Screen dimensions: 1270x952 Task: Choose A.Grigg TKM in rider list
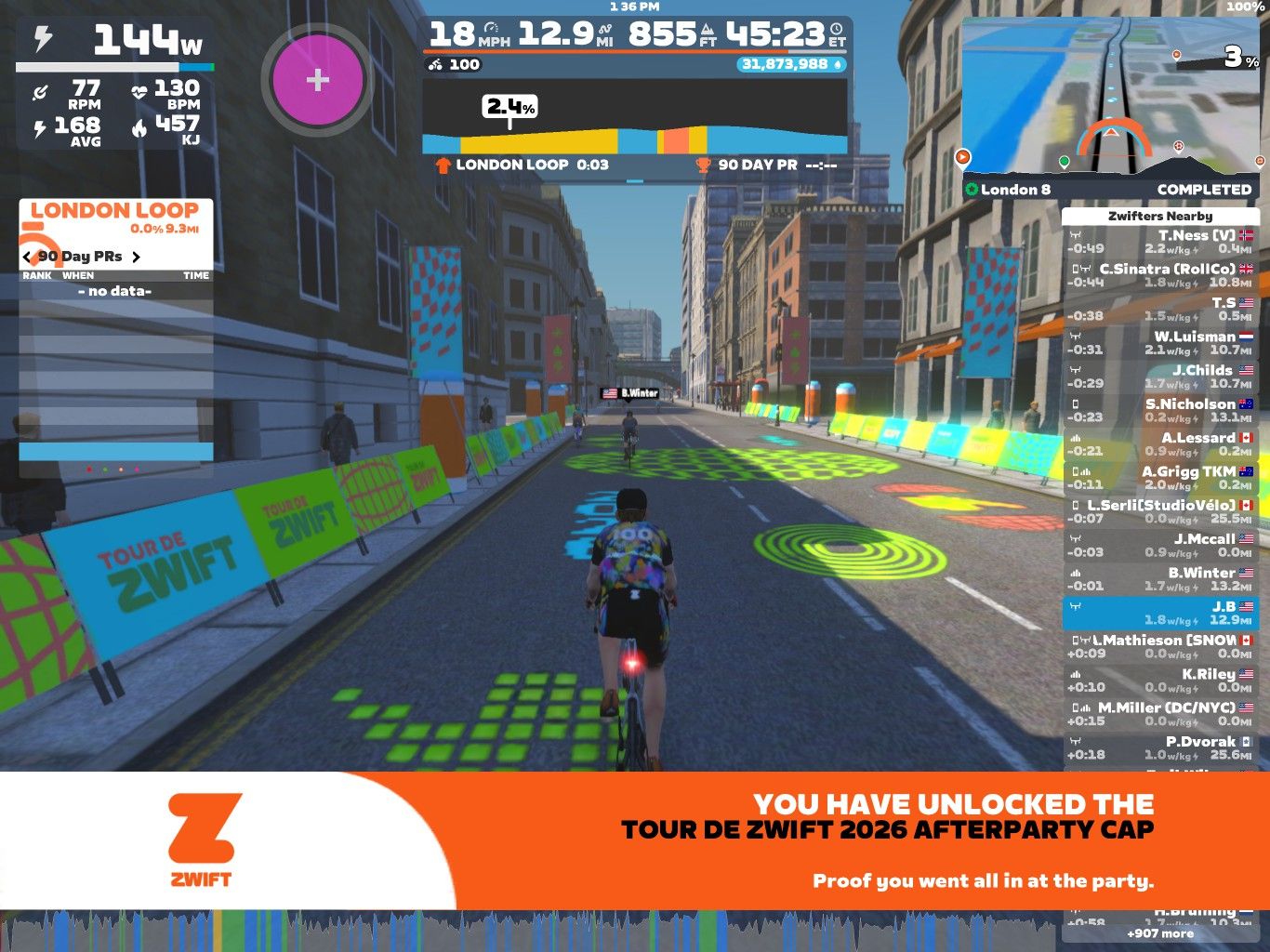click(x=1159, y=478)
